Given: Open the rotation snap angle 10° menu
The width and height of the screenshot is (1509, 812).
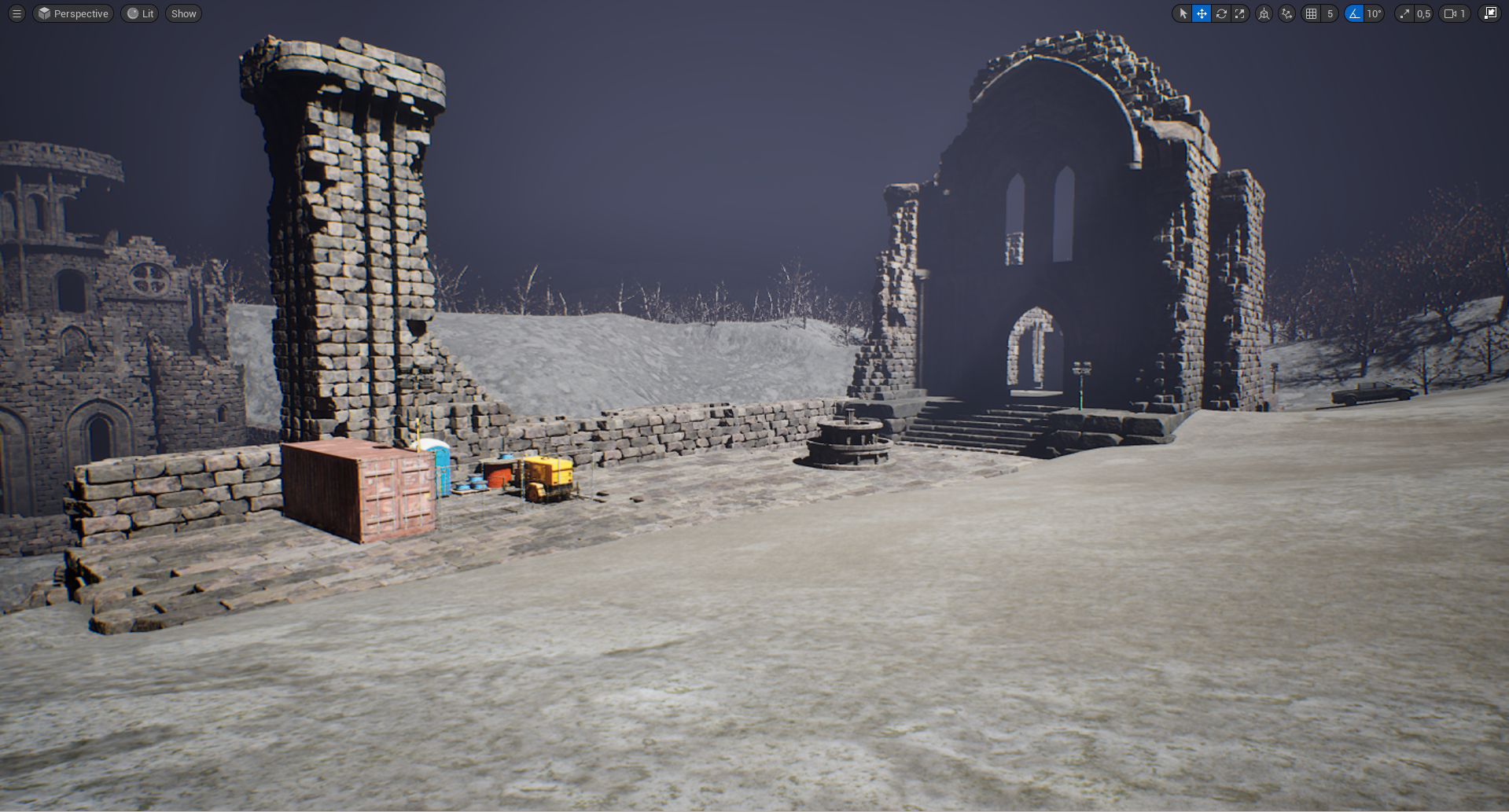Looking at the screenshot, I should coord(1373,13).
